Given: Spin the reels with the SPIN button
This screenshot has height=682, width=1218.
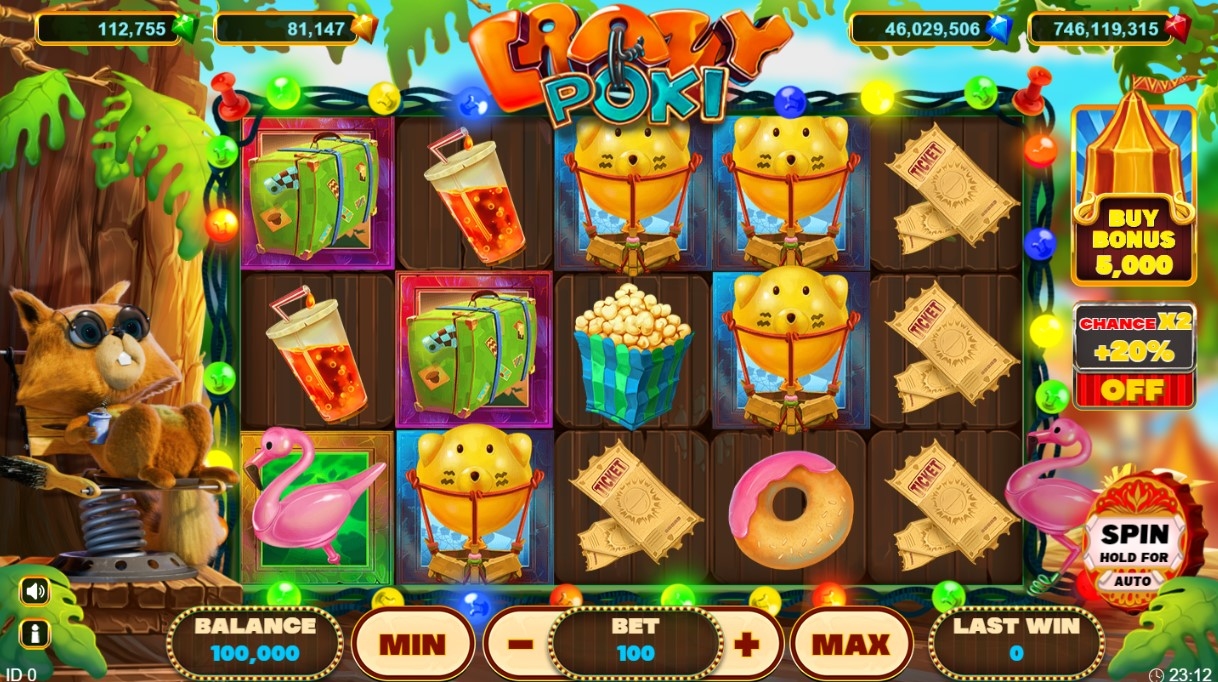Looking at the screenshot, I should click(x=1133, y=547).
